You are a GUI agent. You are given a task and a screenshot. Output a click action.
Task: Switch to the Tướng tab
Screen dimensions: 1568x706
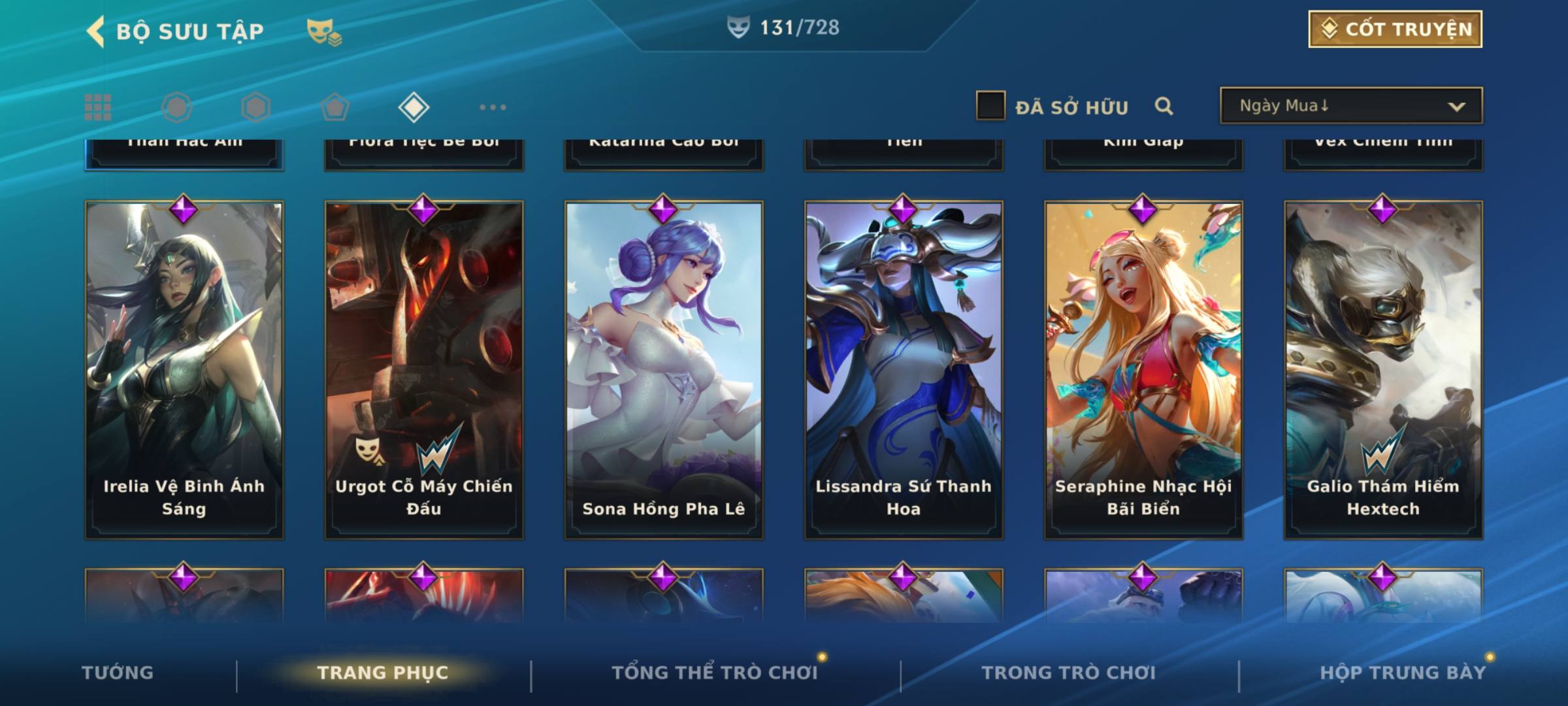118,673
